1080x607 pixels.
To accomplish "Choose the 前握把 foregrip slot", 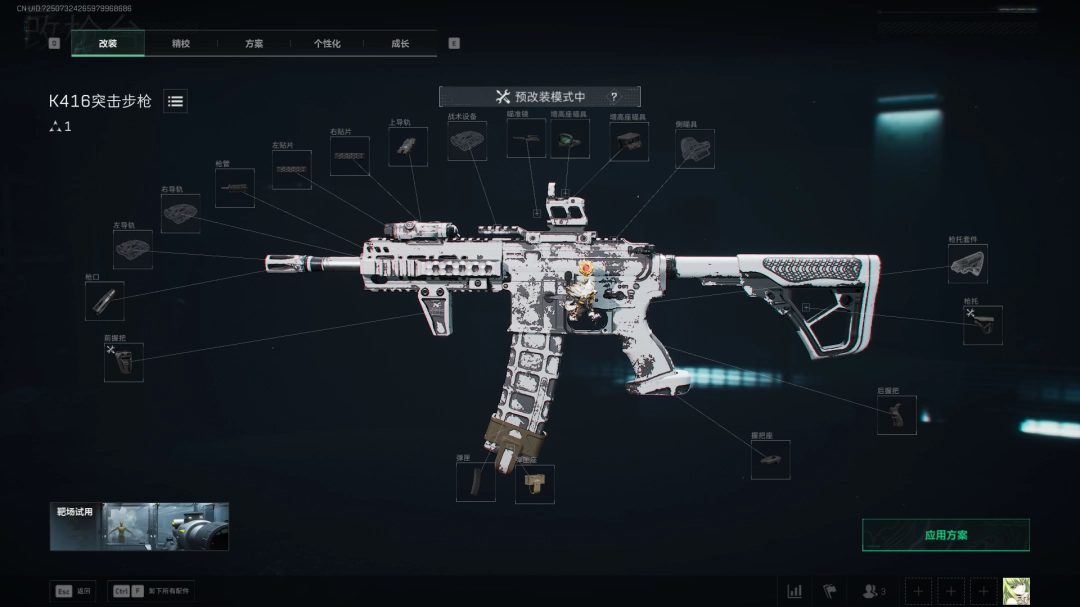I will pyautogui.click(x=124, y=362).
